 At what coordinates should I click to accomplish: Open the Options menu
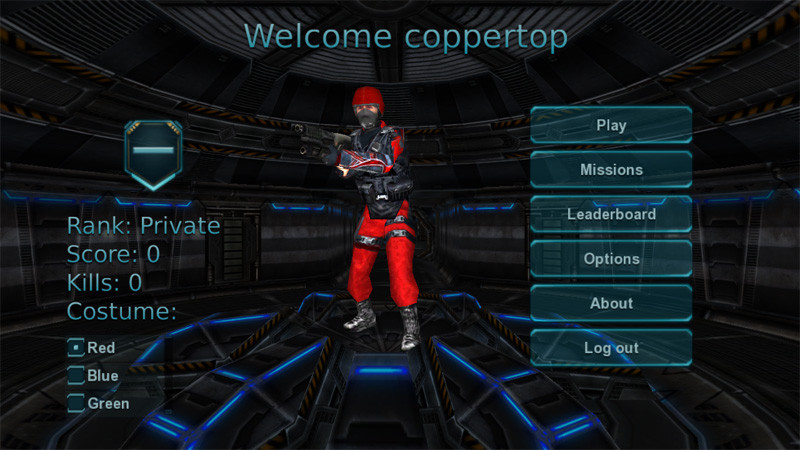click(611, 259)
